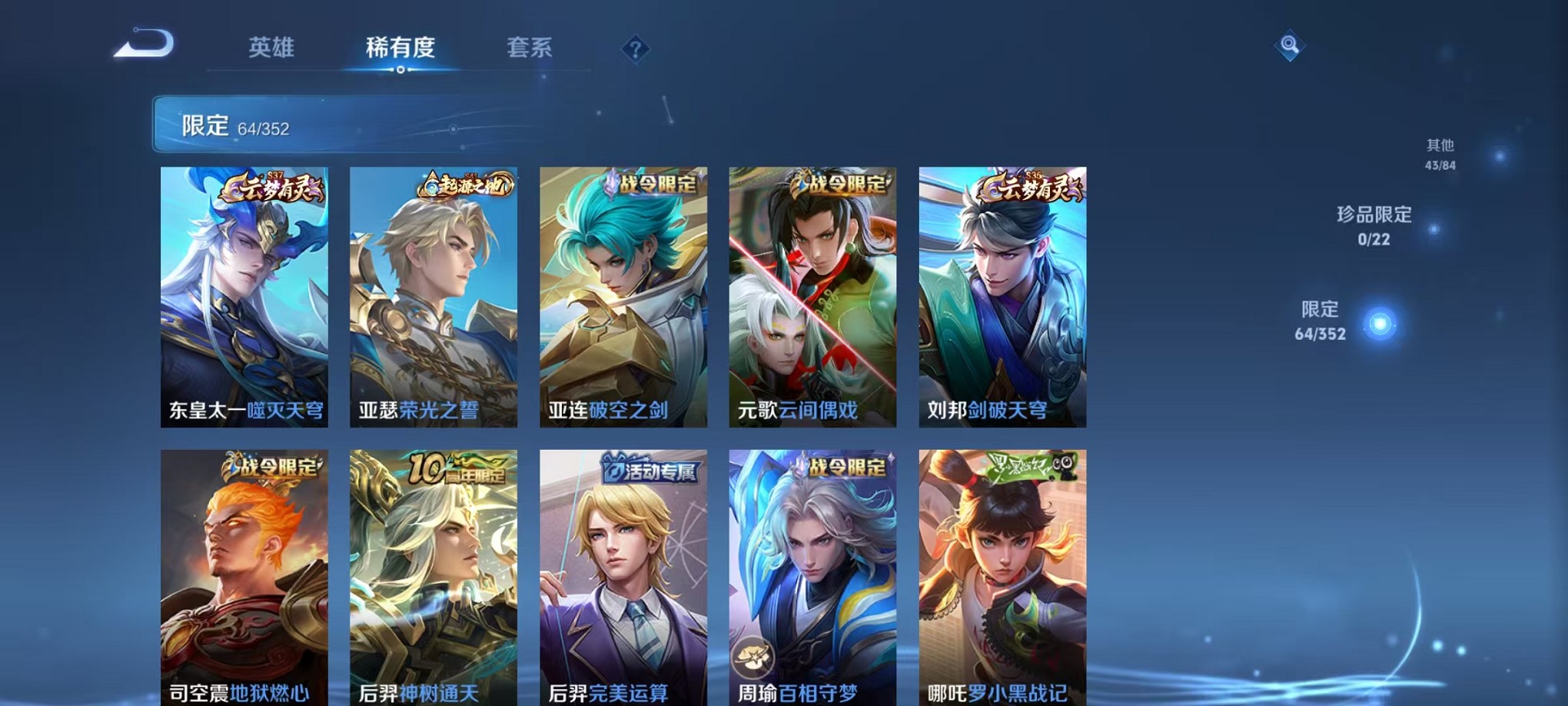Image resolution: width=1568 pixels, height=706 pixels.
Task: Switch to the 英雄 tab
Action: pyautogui.click(x=273, y=48)
